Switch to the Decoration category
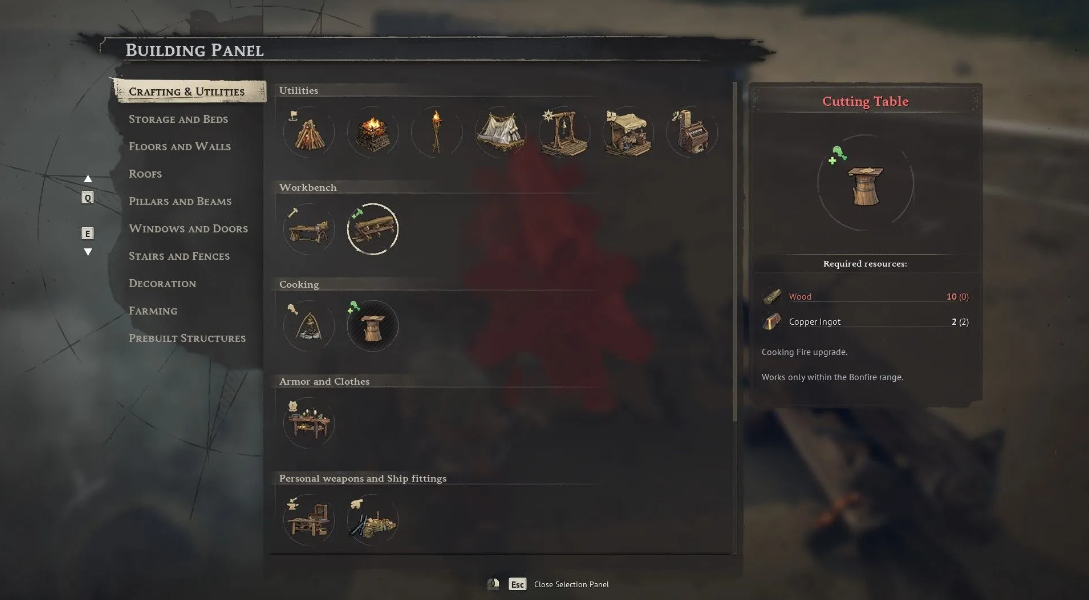The image size is (1089, 600). (x=162, y=283)
